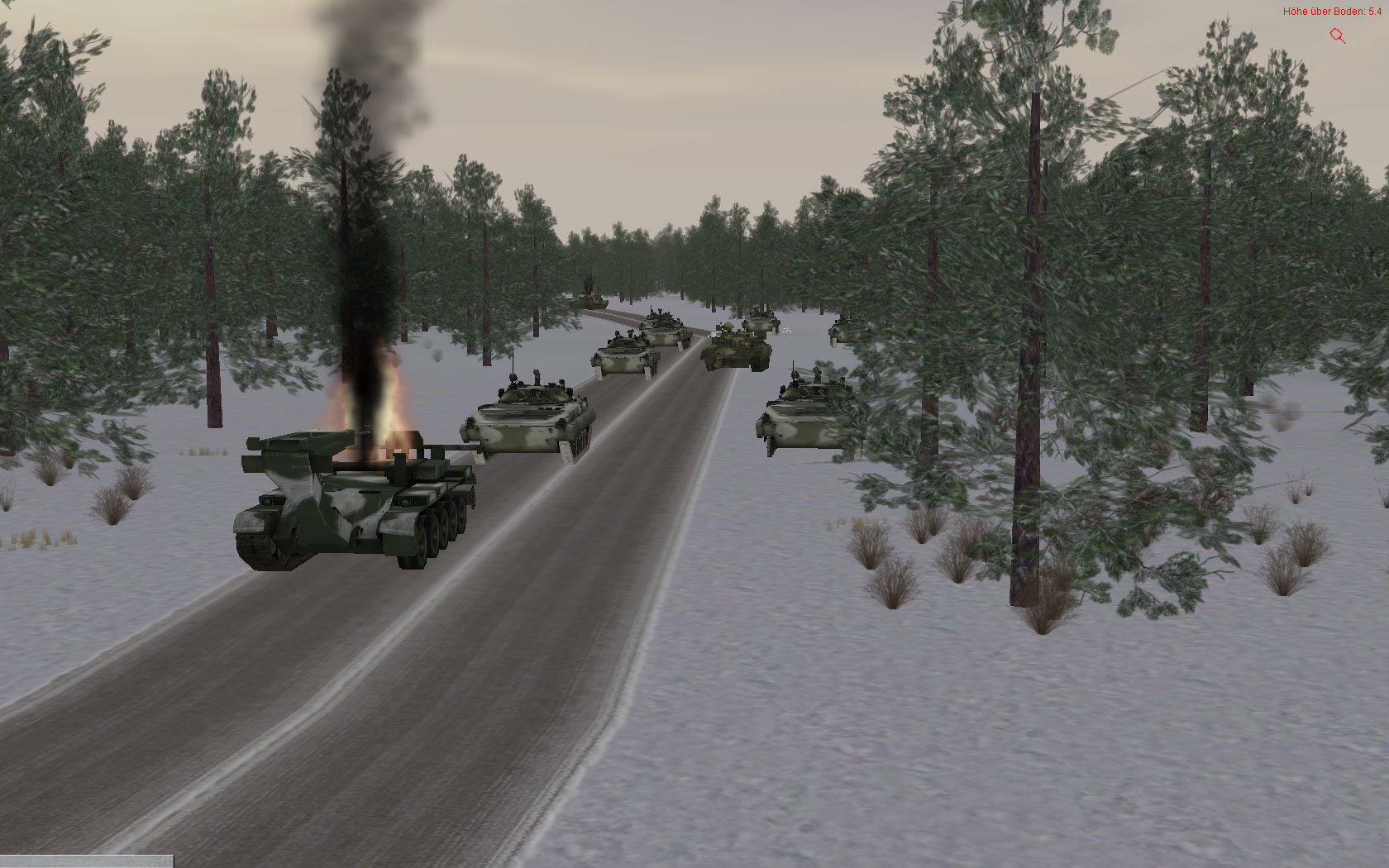Click the red magnifying glass zoom icon

pos(1337,36)
